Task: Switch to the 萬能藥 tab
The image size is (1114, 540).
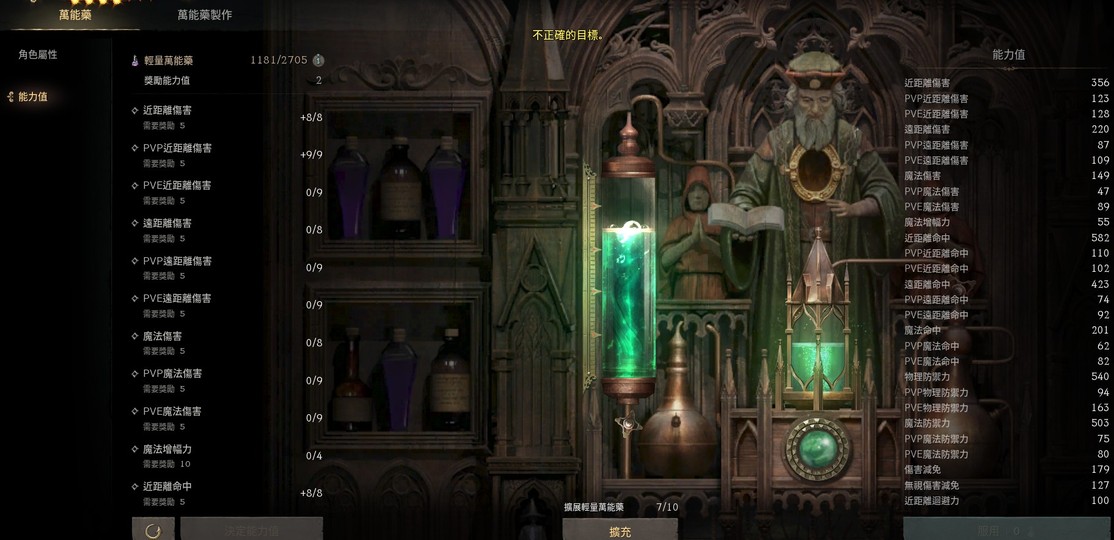Action: point(75,15)
